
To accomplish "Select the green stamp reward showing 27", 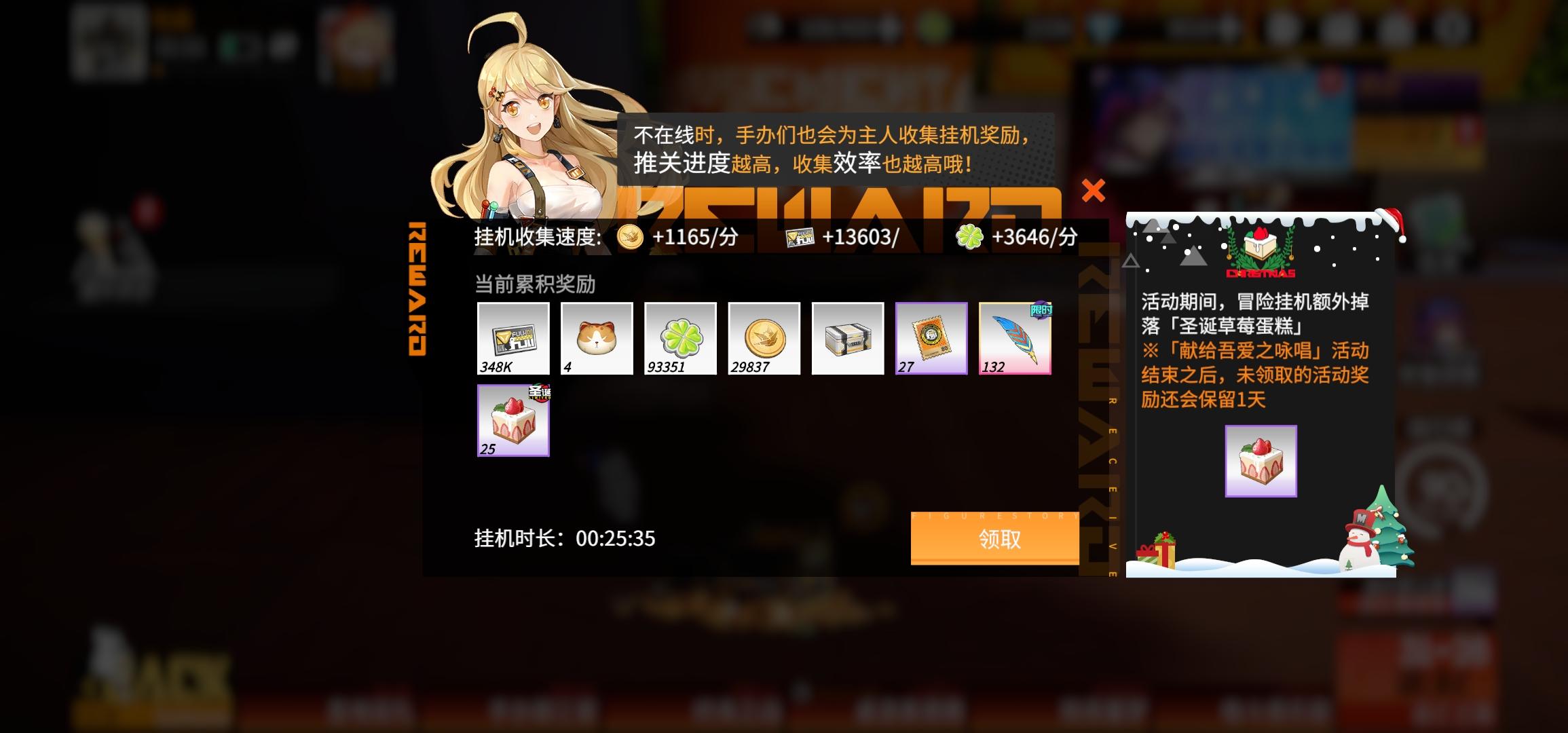I will pos(931,337).
